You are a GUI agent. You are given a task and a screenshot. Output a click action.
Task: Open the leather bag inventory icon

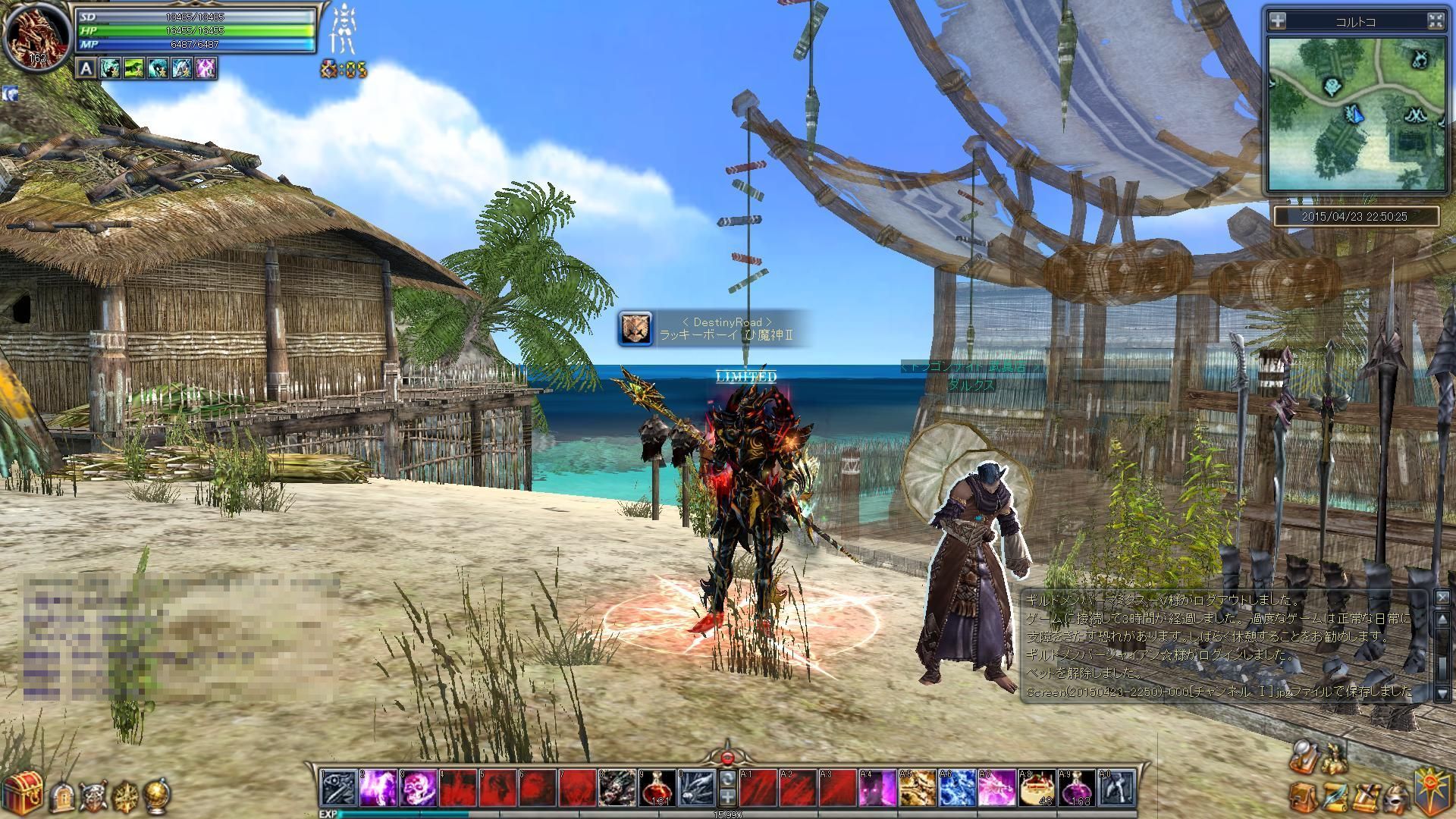pos(1303,796)
